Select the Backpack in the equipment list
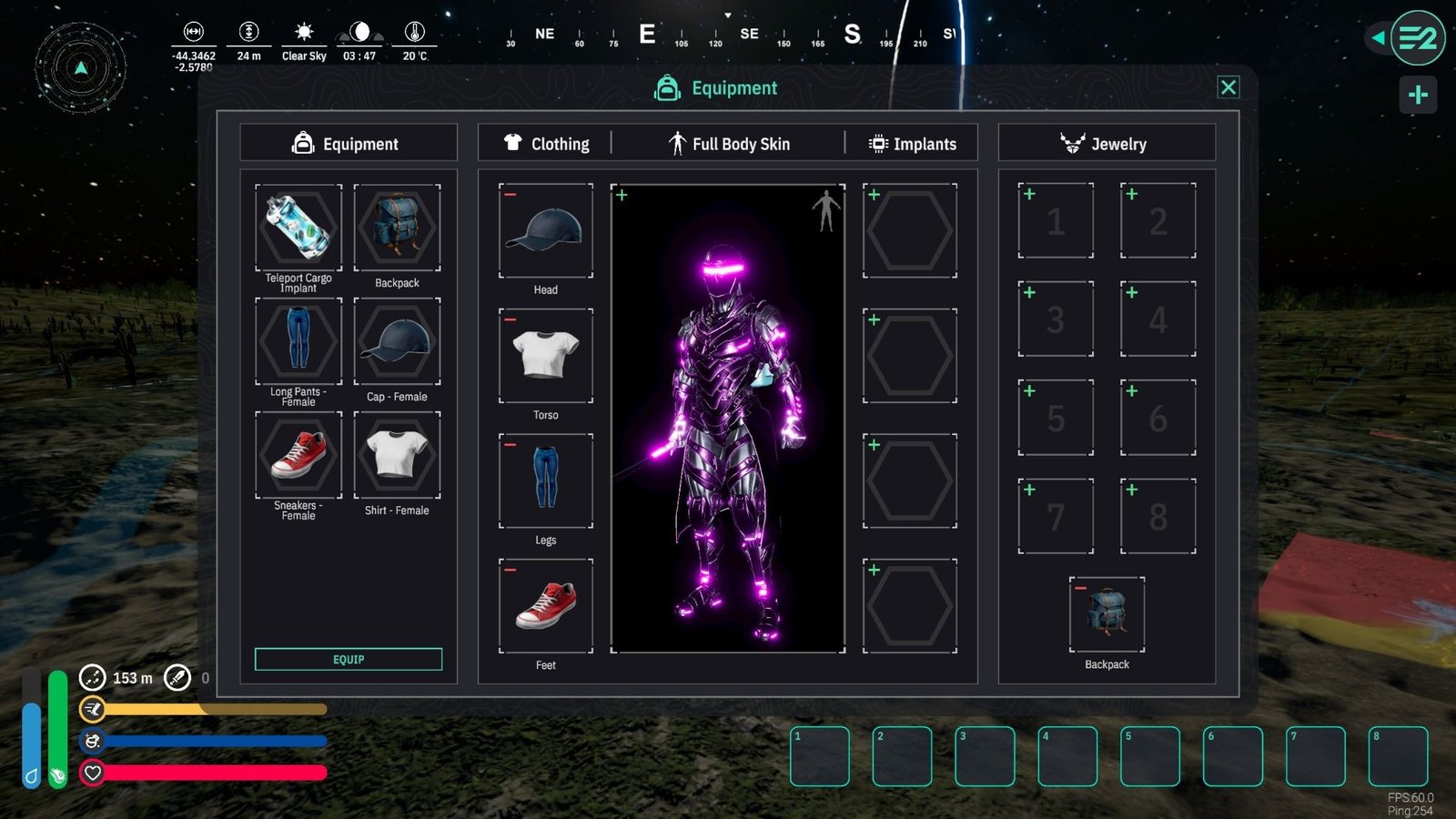Screen dimensions: 1456x819 pos(397,227)
